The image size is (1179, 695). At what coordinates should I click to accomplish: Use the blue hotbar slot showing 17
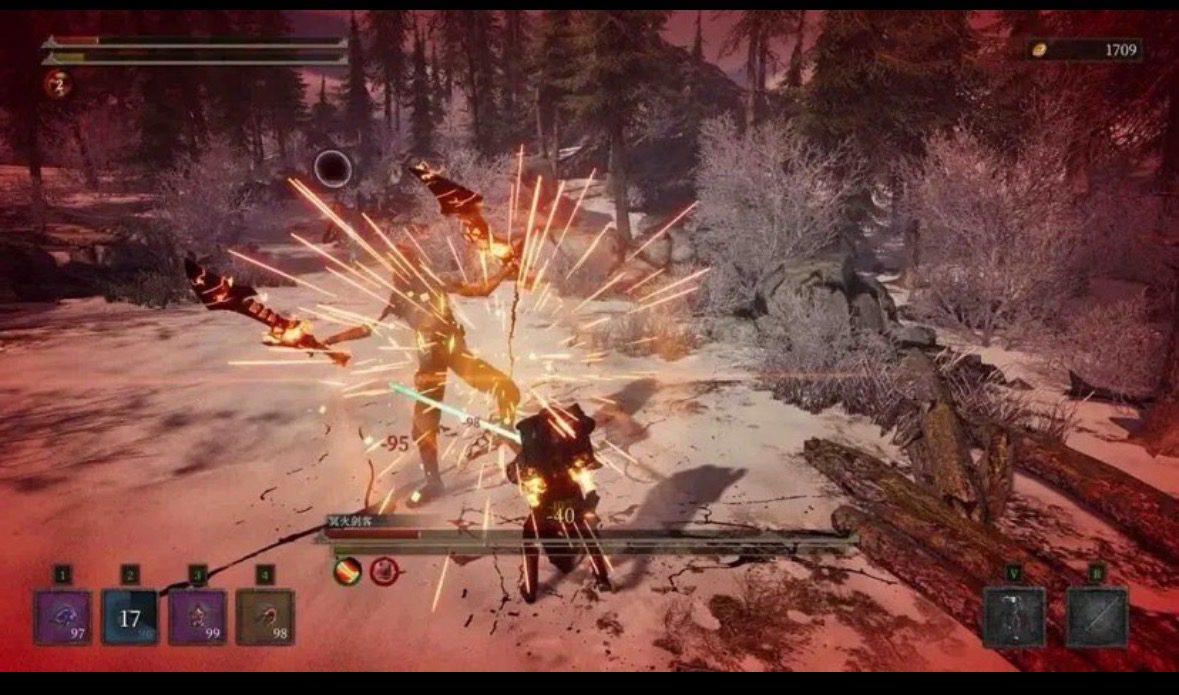pos(130,617)
